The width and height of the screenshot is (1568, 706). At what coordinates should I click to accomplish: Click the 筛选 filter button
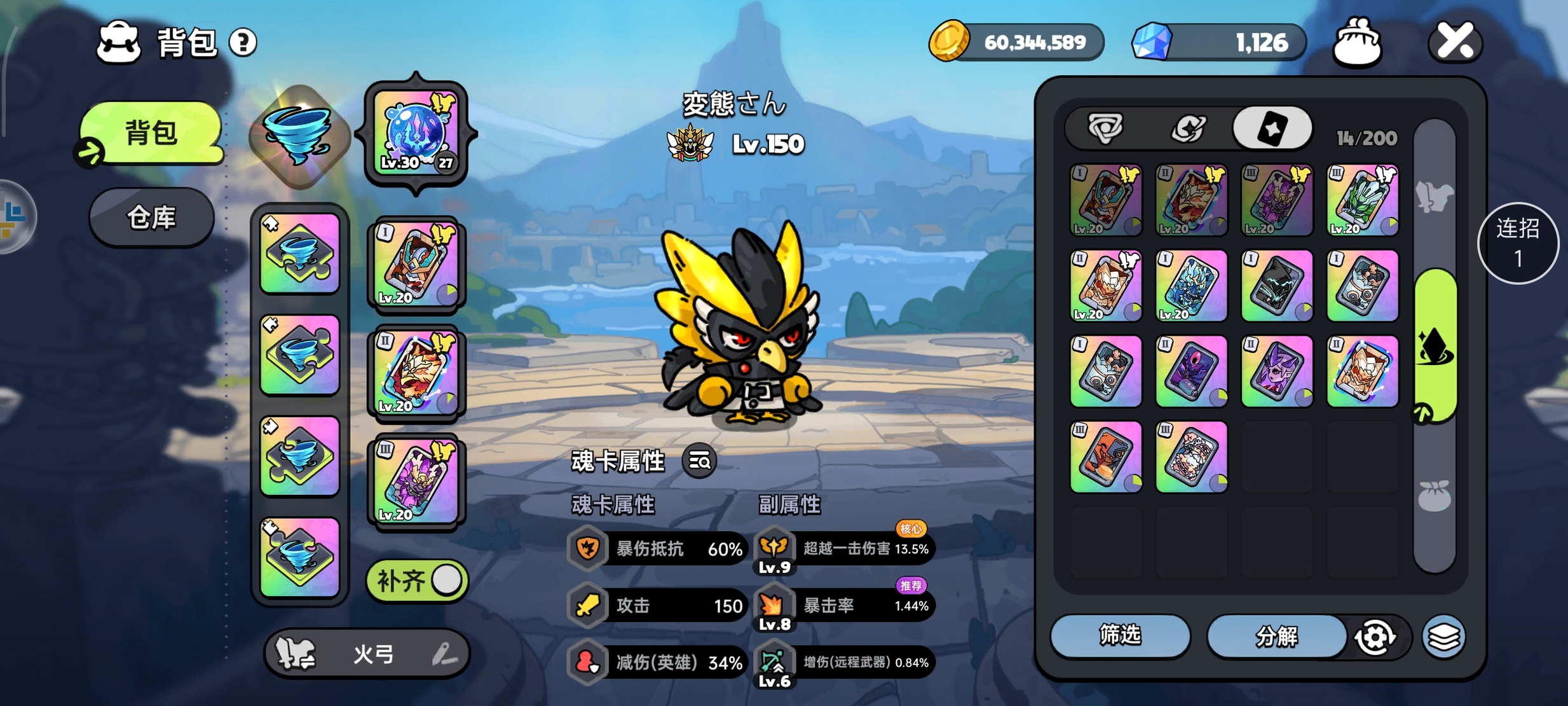pos(1119,635)
